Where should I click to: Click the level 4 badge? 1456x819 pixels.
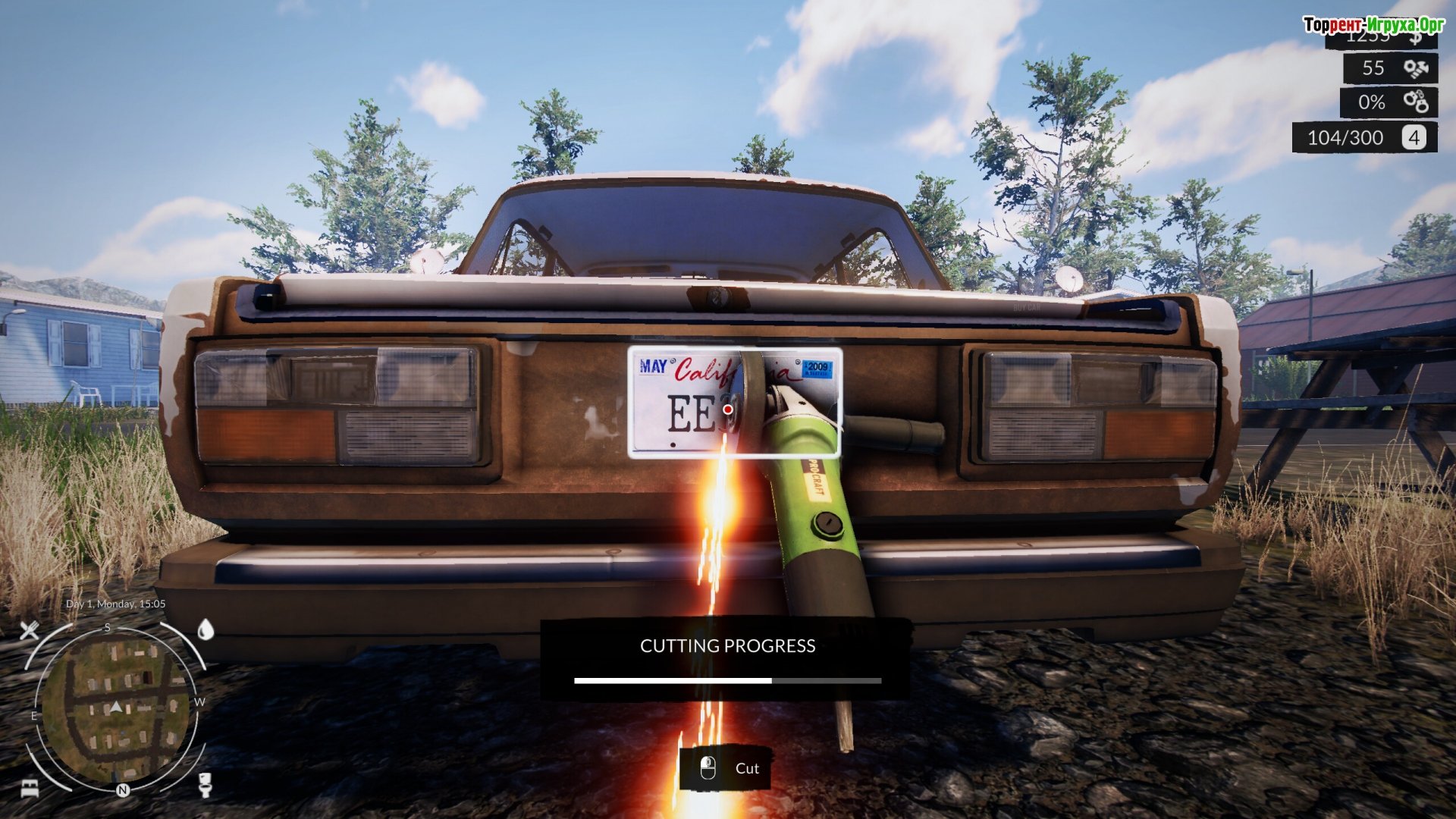click(x=1414, y=137)
